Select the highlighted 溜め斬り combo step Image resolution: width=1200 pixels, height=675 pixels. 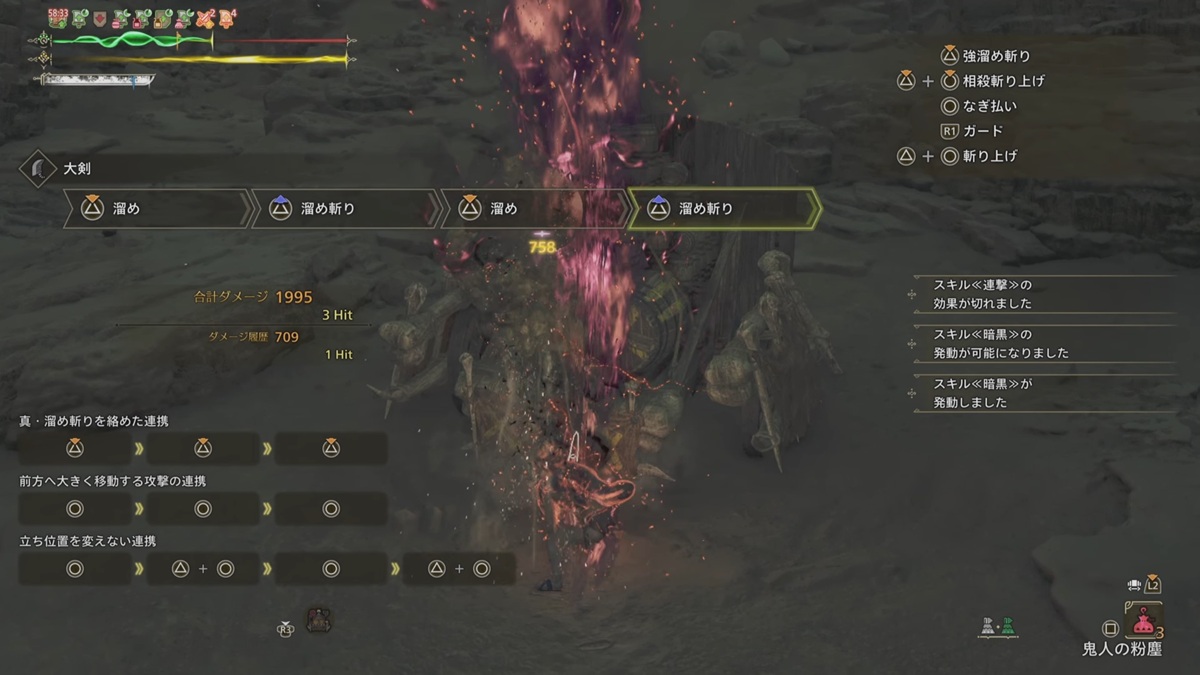[x=724, y=208]
